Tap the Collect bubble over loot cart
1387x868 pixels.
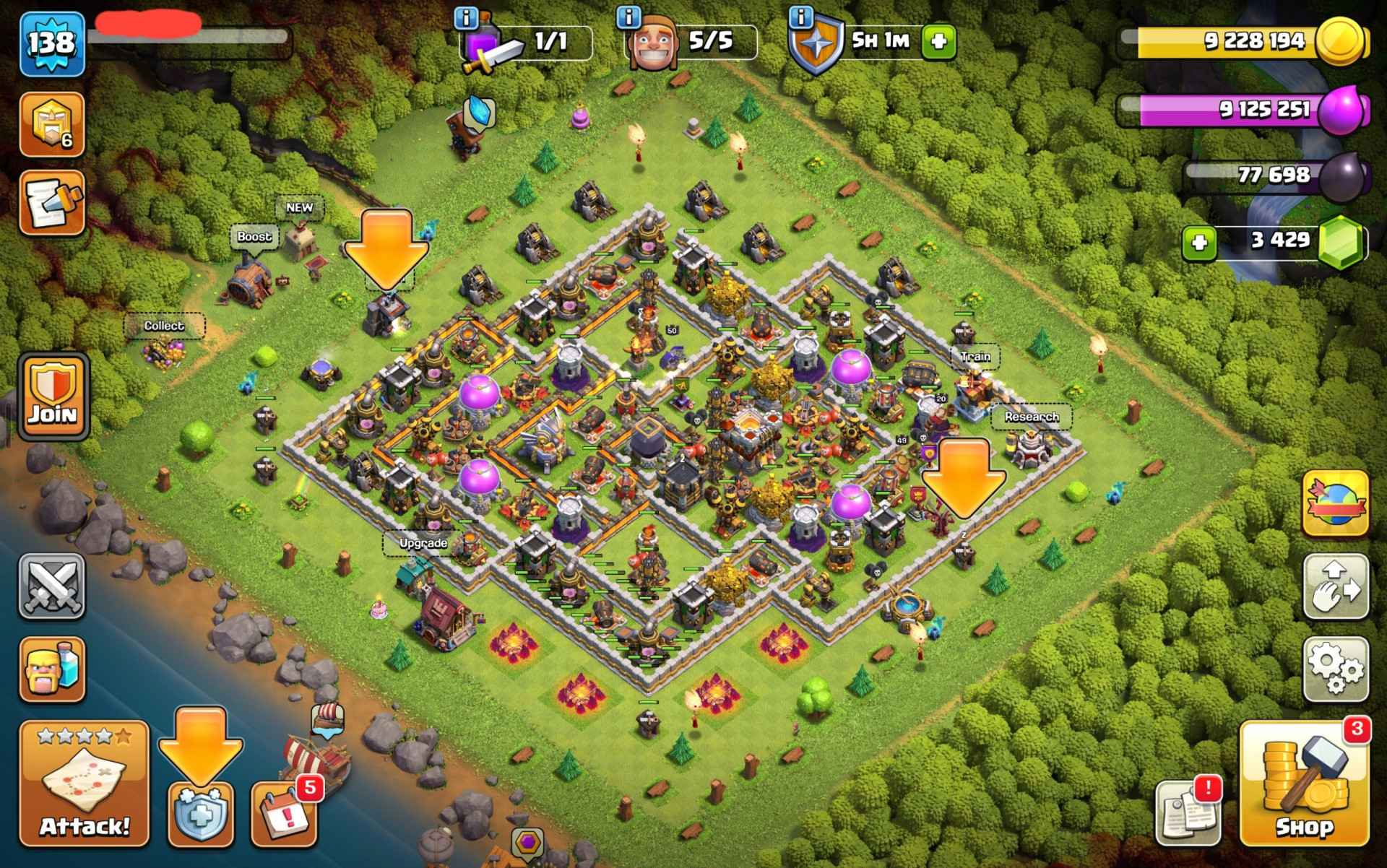click(164, 326)
